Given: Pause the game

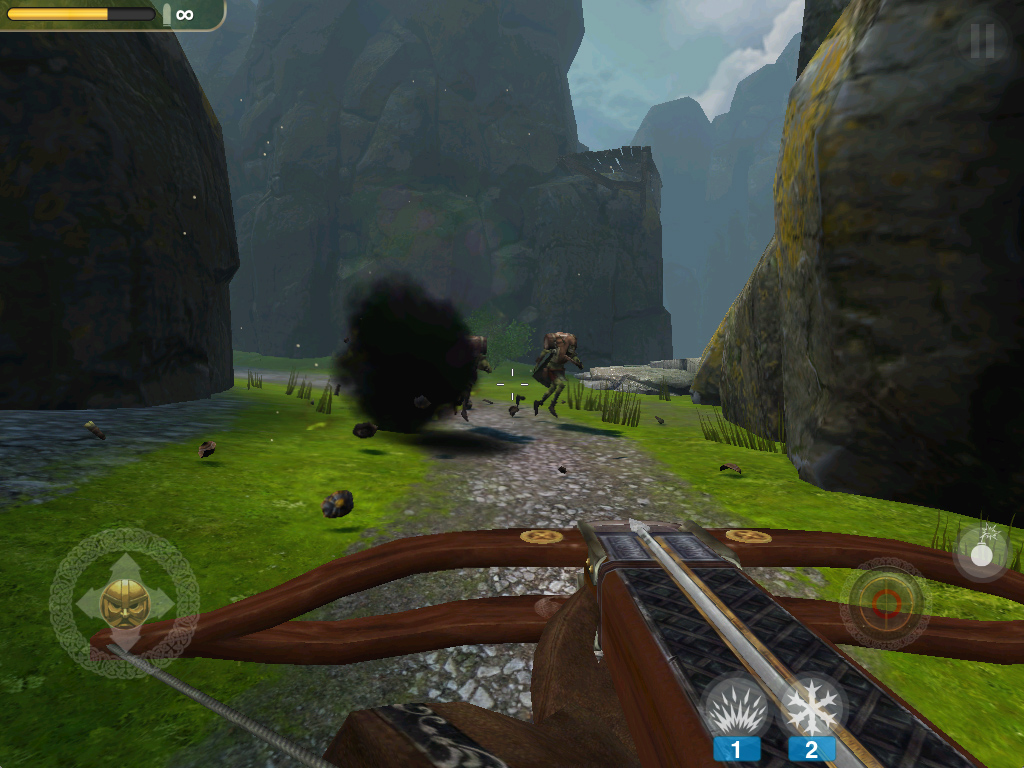Looking at the screenshot, I should click(982, 40).
